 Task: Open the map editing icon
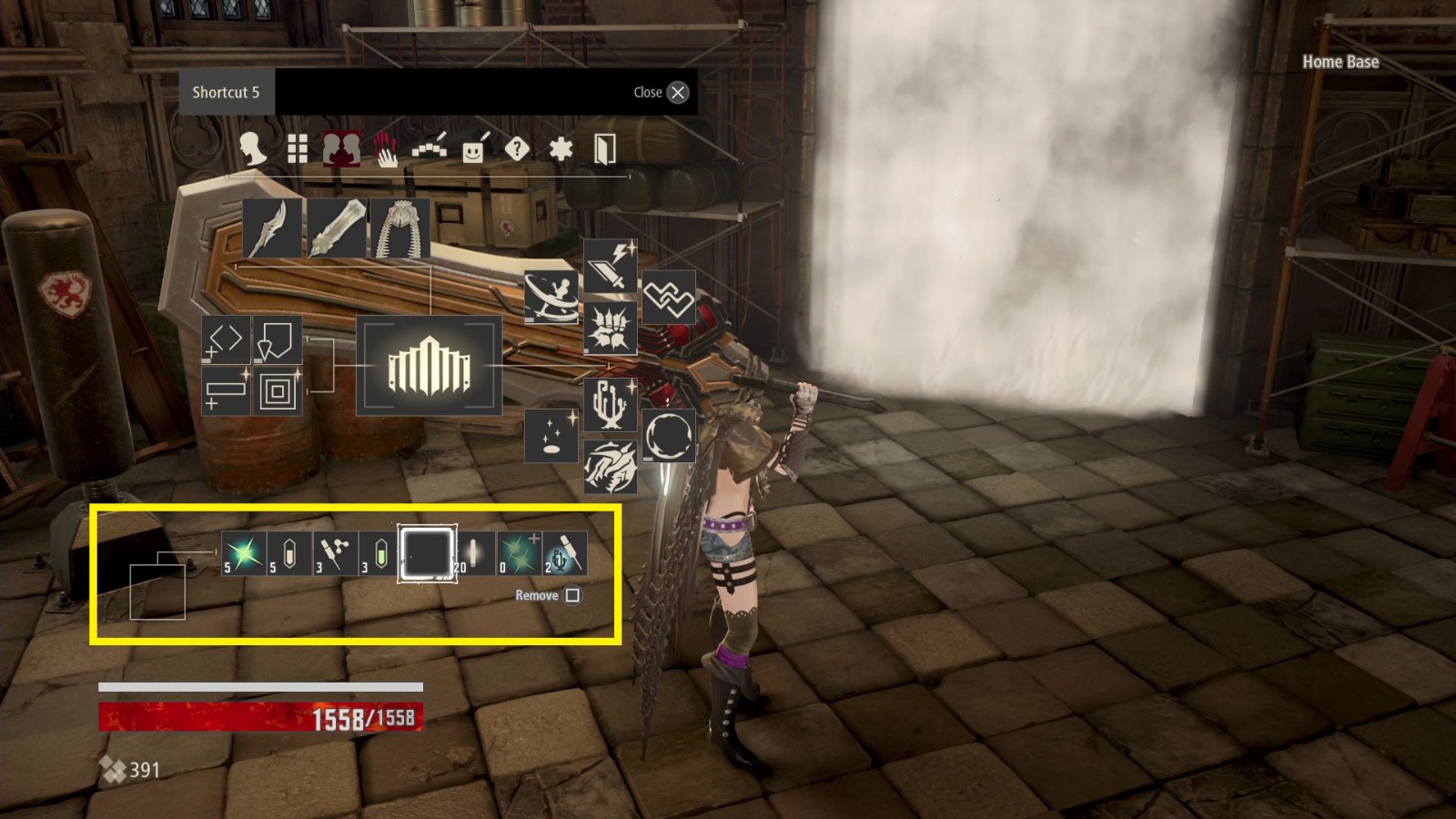pyautogui.click(x=430, y=146)
